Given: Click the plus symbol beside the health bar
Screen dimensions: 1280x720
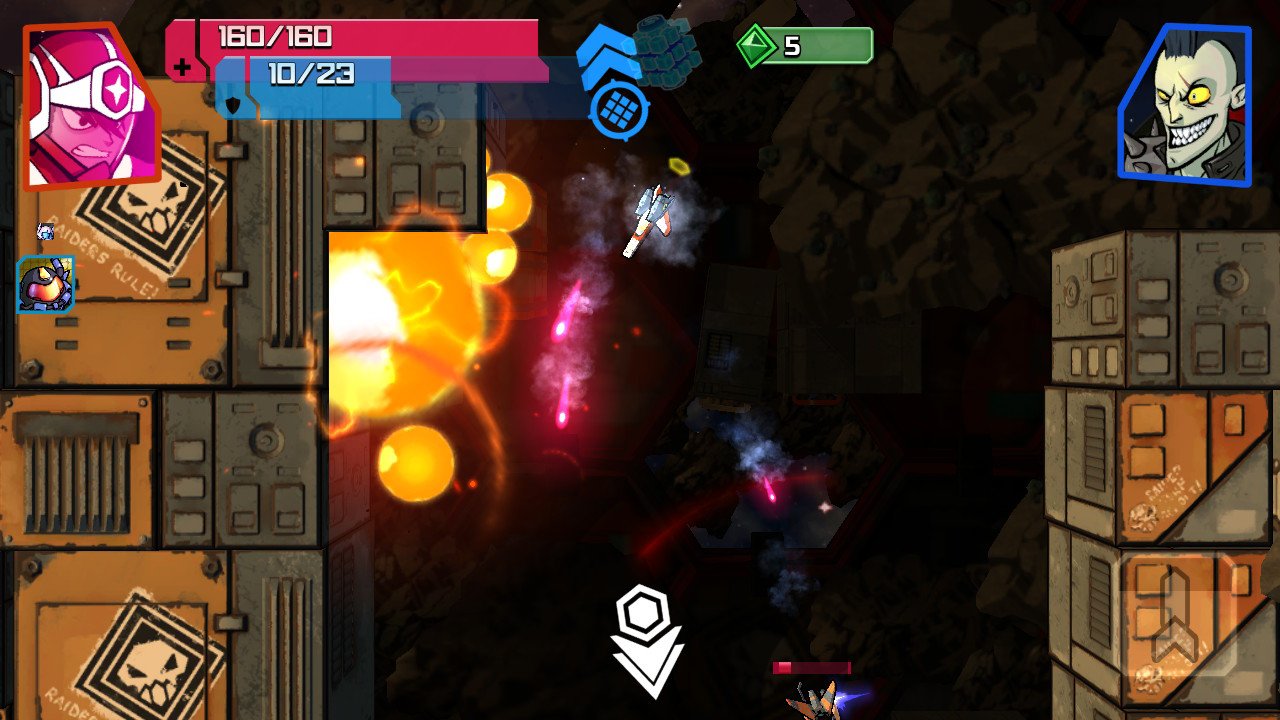Looking at the screenshot, I should point(184,68).
